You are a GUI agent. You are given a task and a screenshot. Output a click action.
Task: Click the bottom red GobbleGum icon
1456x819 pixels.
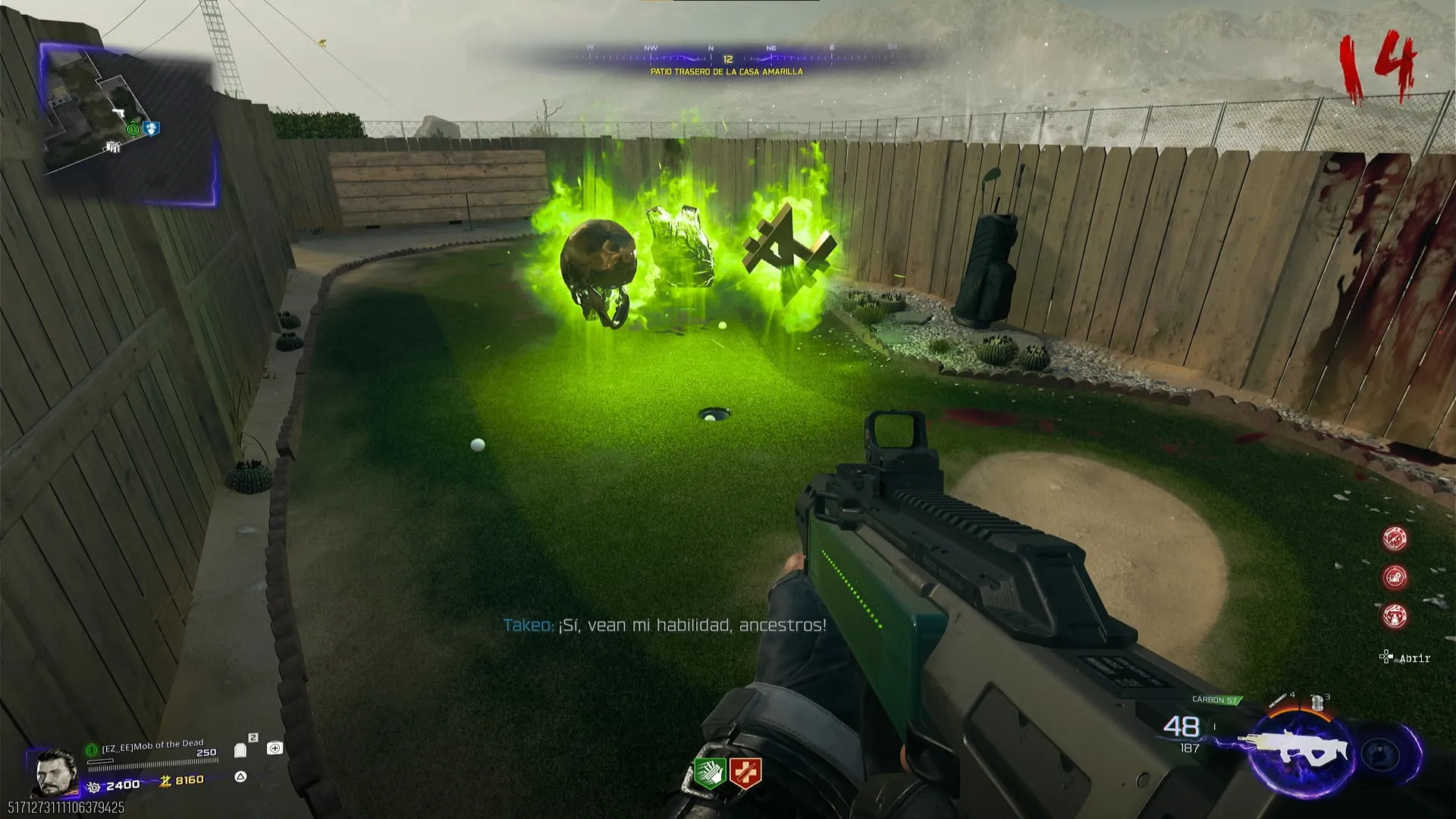coord(1394,616)
